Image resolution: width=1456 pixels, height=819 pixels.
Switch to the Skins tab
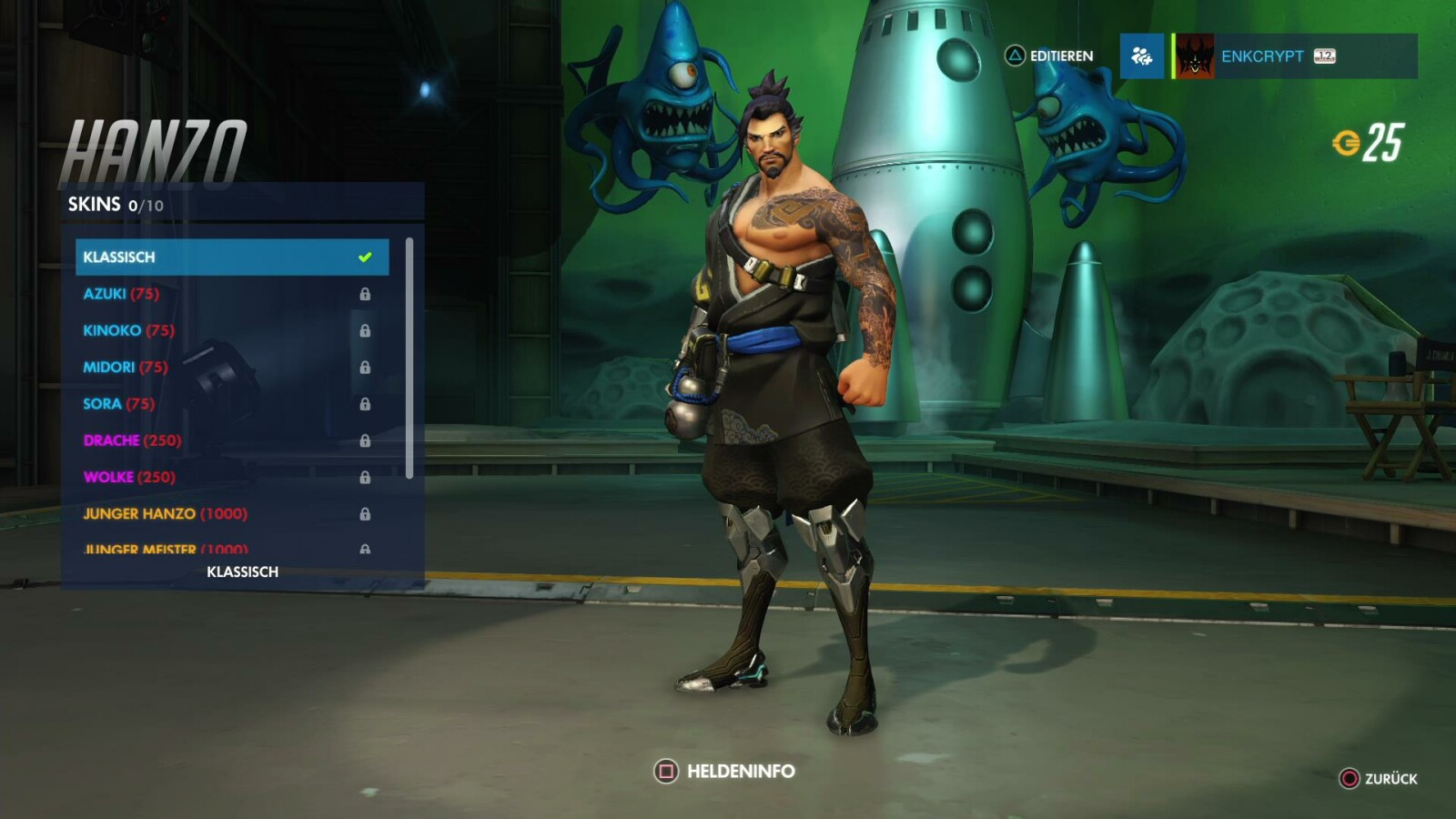click(x=96, y=204)
